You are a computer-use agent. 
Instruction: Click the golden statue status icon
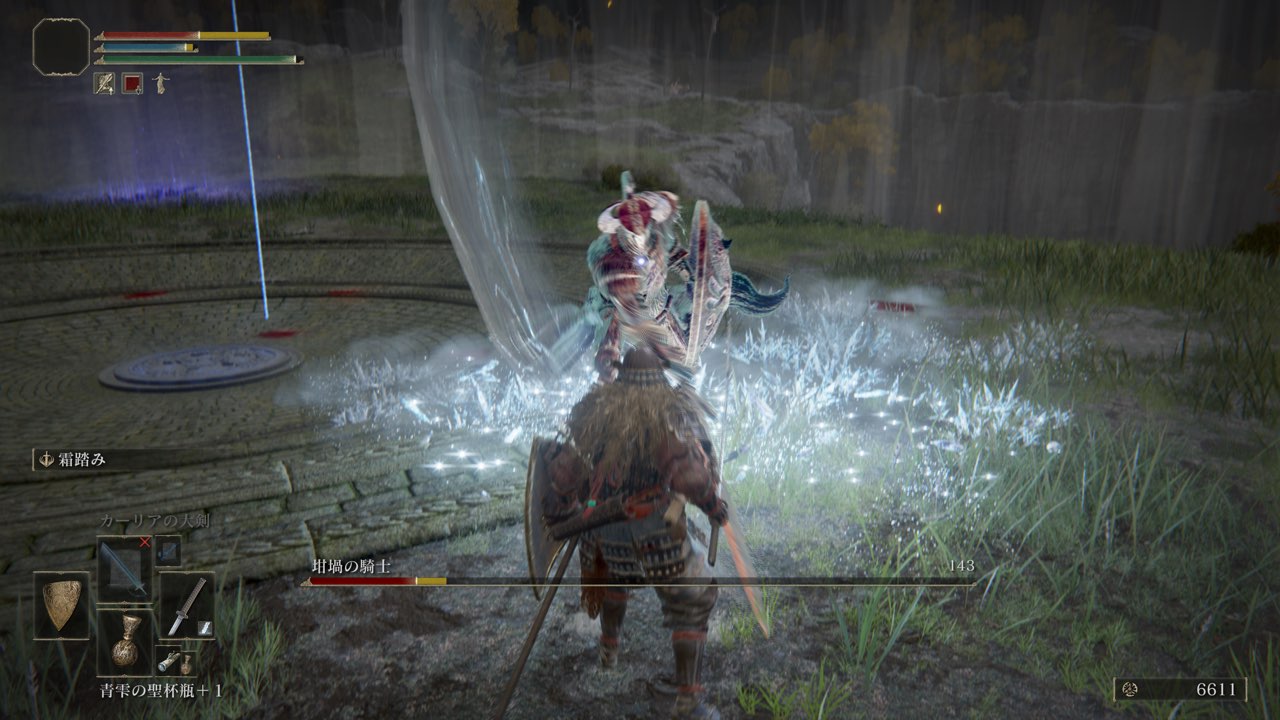pos(160,84)
